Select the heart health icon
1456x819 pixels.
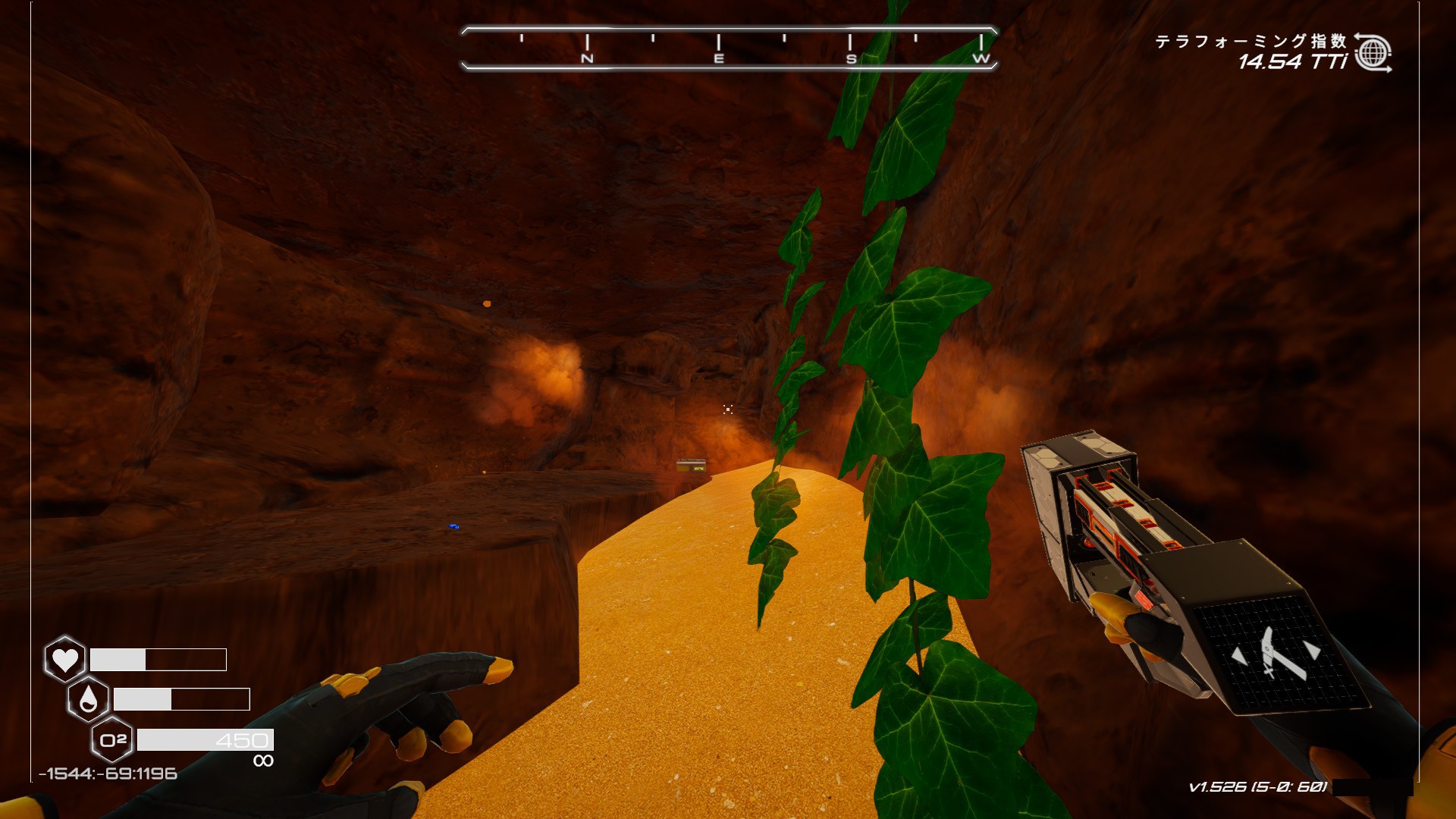click(x=65, y=659)
